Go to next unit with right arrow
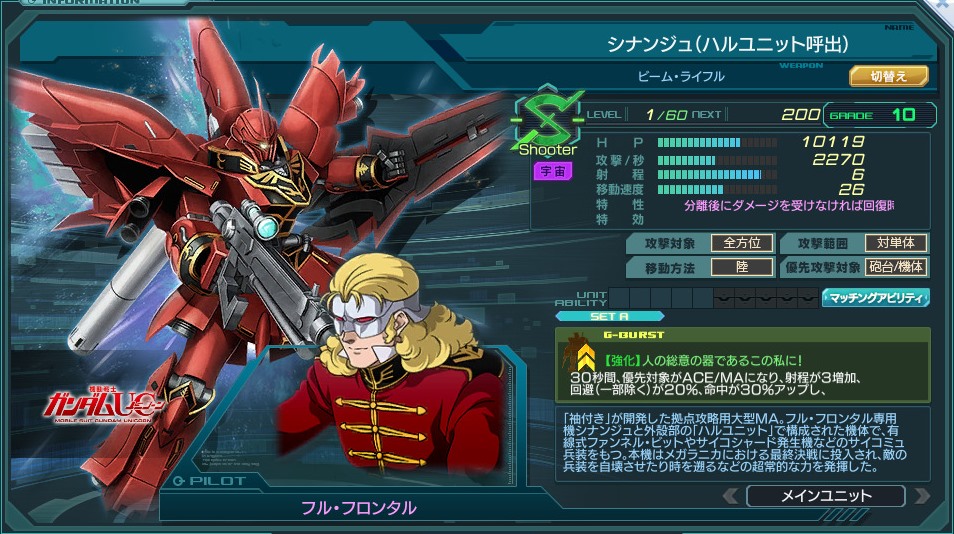The width and height of the screenshot is (954, 534). 921,496
